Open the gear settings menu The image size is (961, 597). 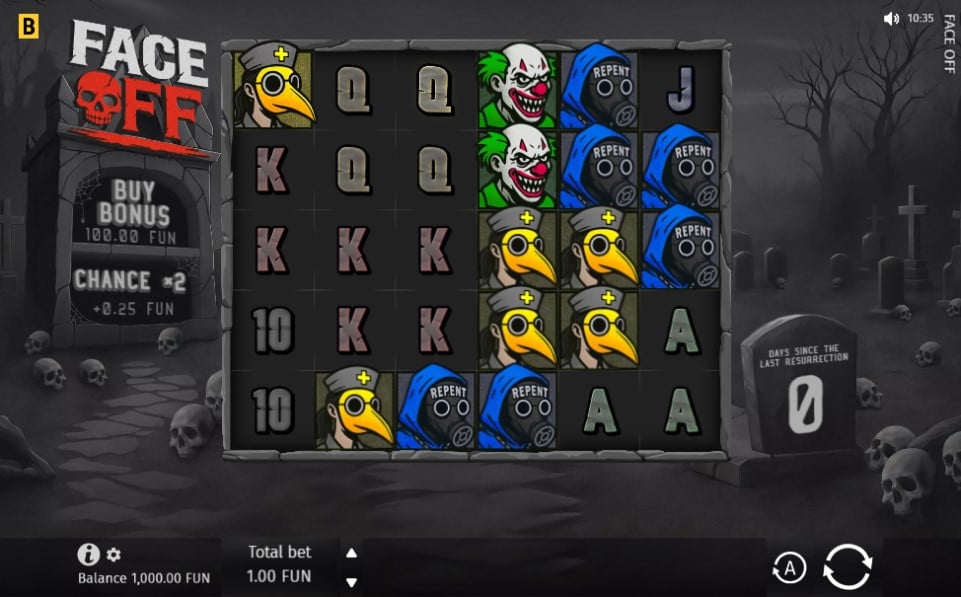pos(114,555)
